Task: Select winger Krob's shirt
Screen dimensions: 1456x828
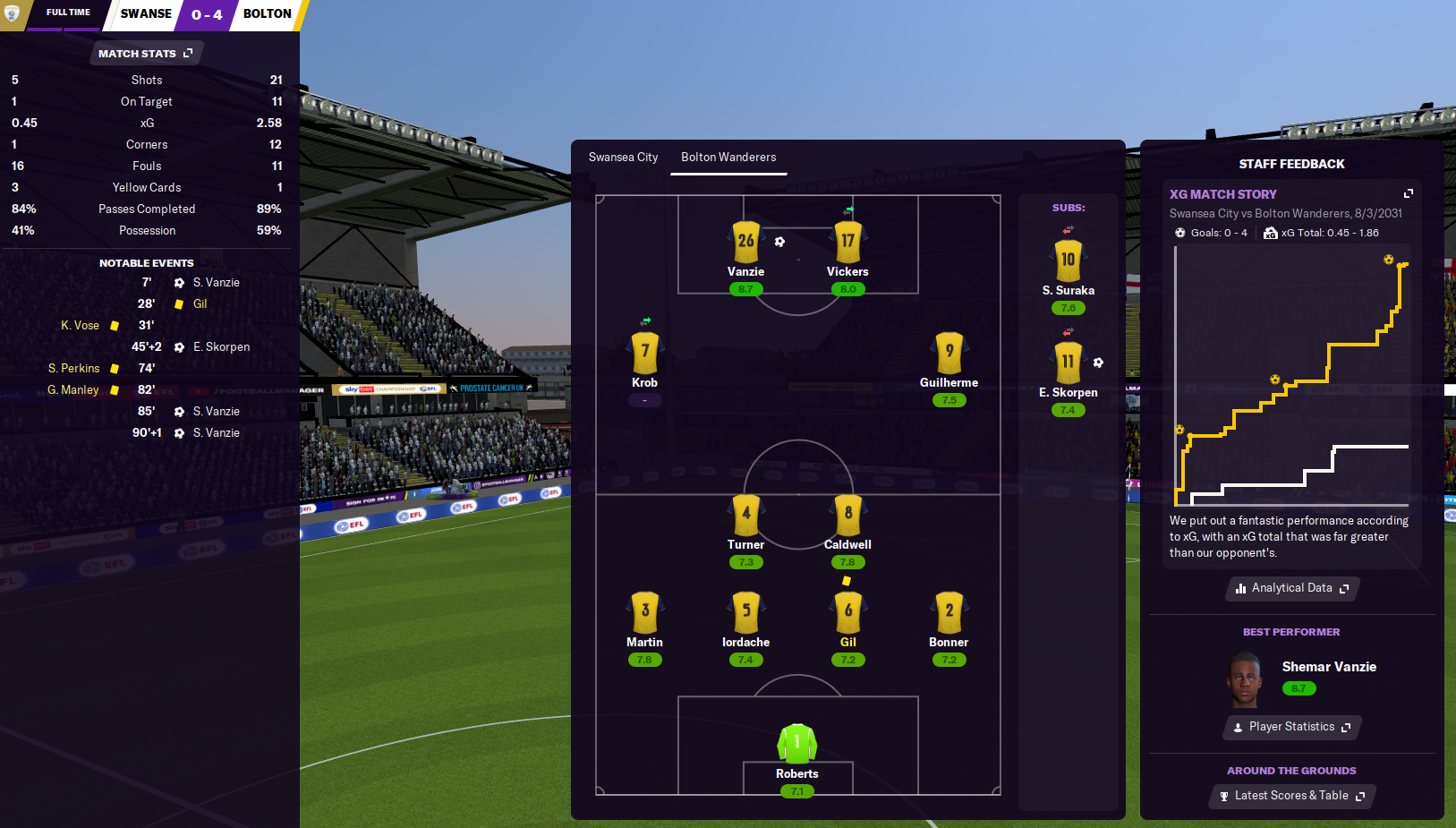Action: click(x=644, y=354)
